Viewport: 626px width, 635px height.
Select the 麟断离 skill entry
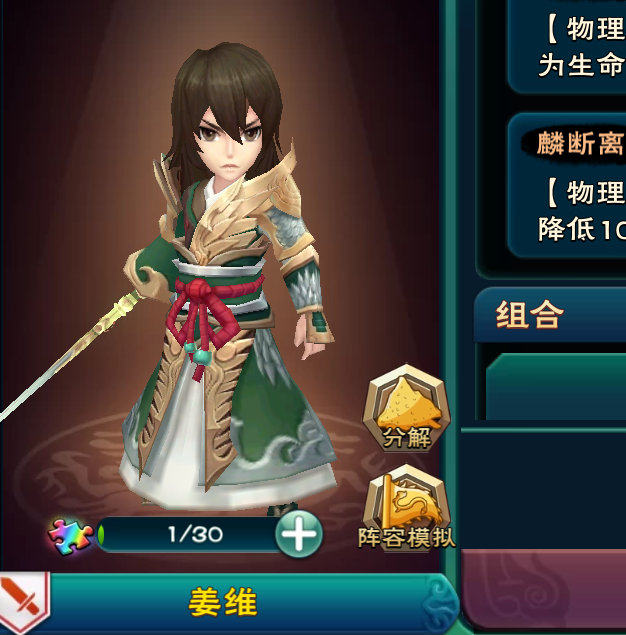[580, 143]
